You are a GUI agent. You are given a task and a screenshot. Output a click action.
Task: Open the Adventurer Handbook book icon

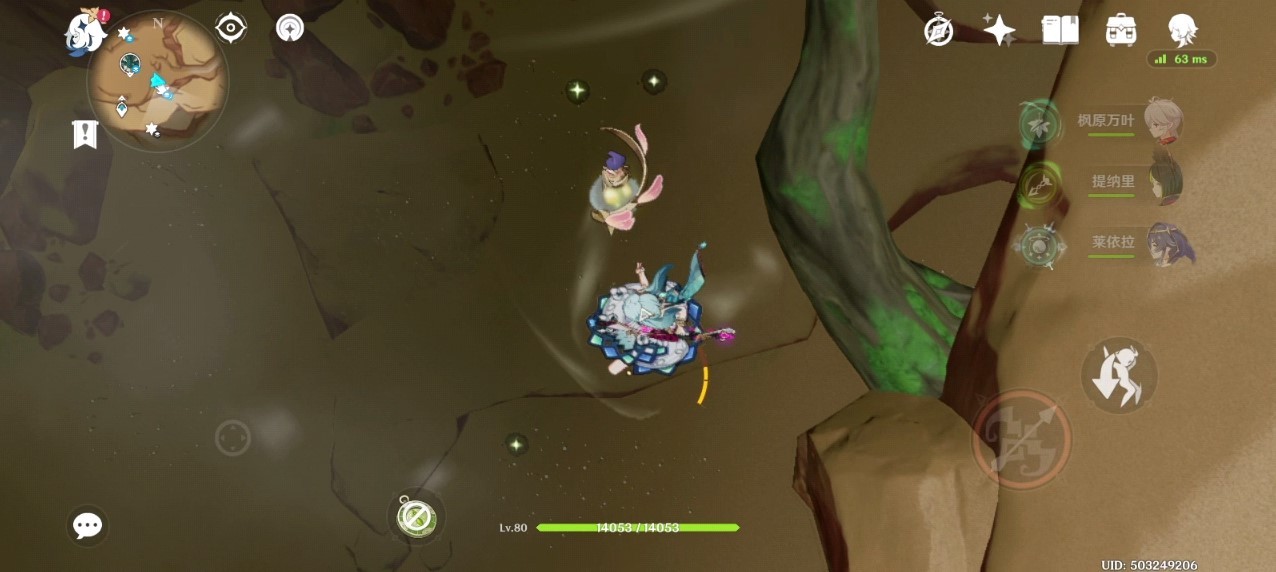click(x=1060, y=30)
